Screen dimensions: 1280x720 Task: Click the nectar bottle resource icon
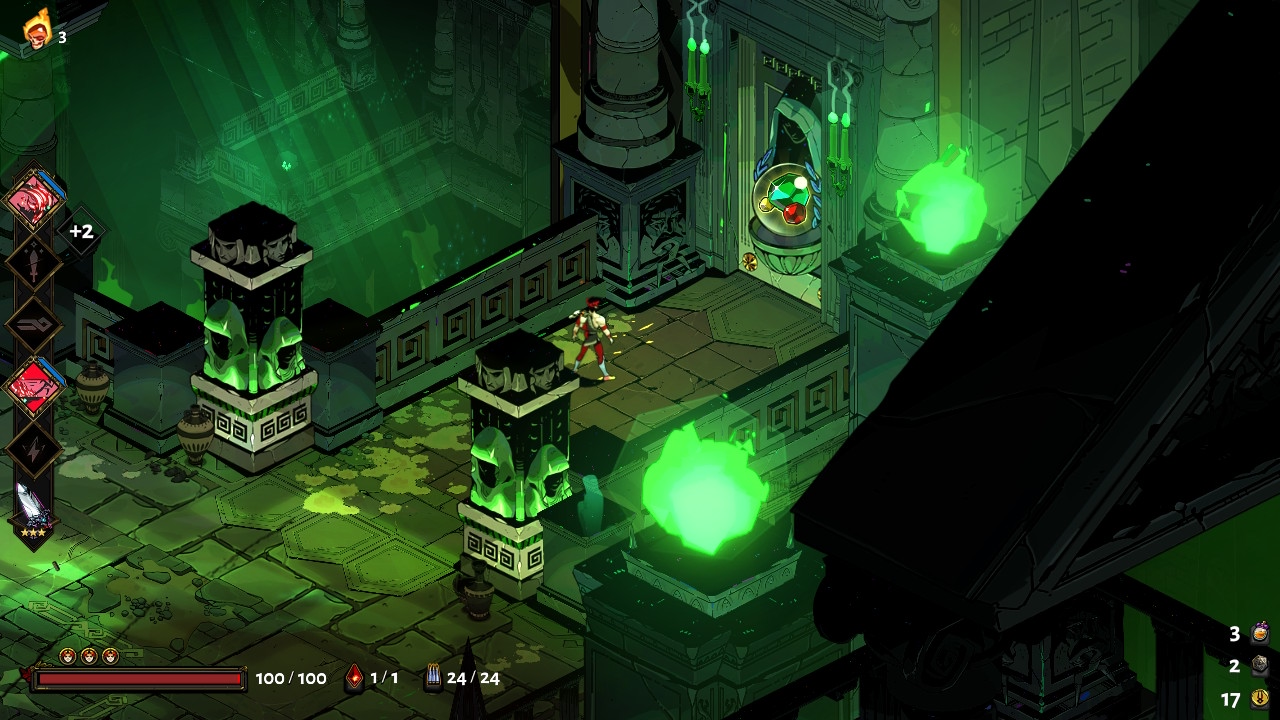(x=1260, y=633)
